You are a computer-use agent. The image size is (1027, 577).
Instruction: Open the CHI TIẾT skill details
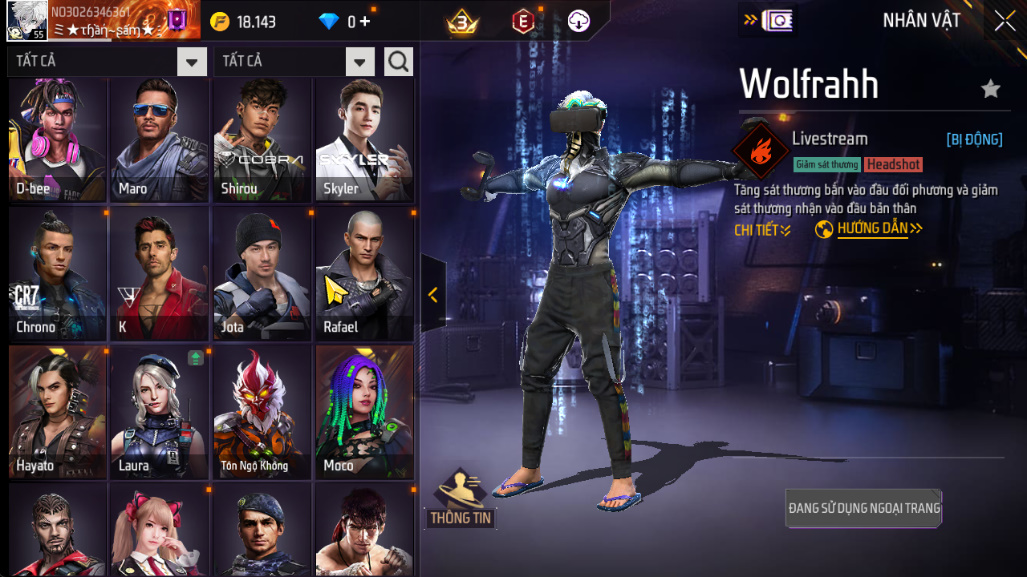[763, 230]
